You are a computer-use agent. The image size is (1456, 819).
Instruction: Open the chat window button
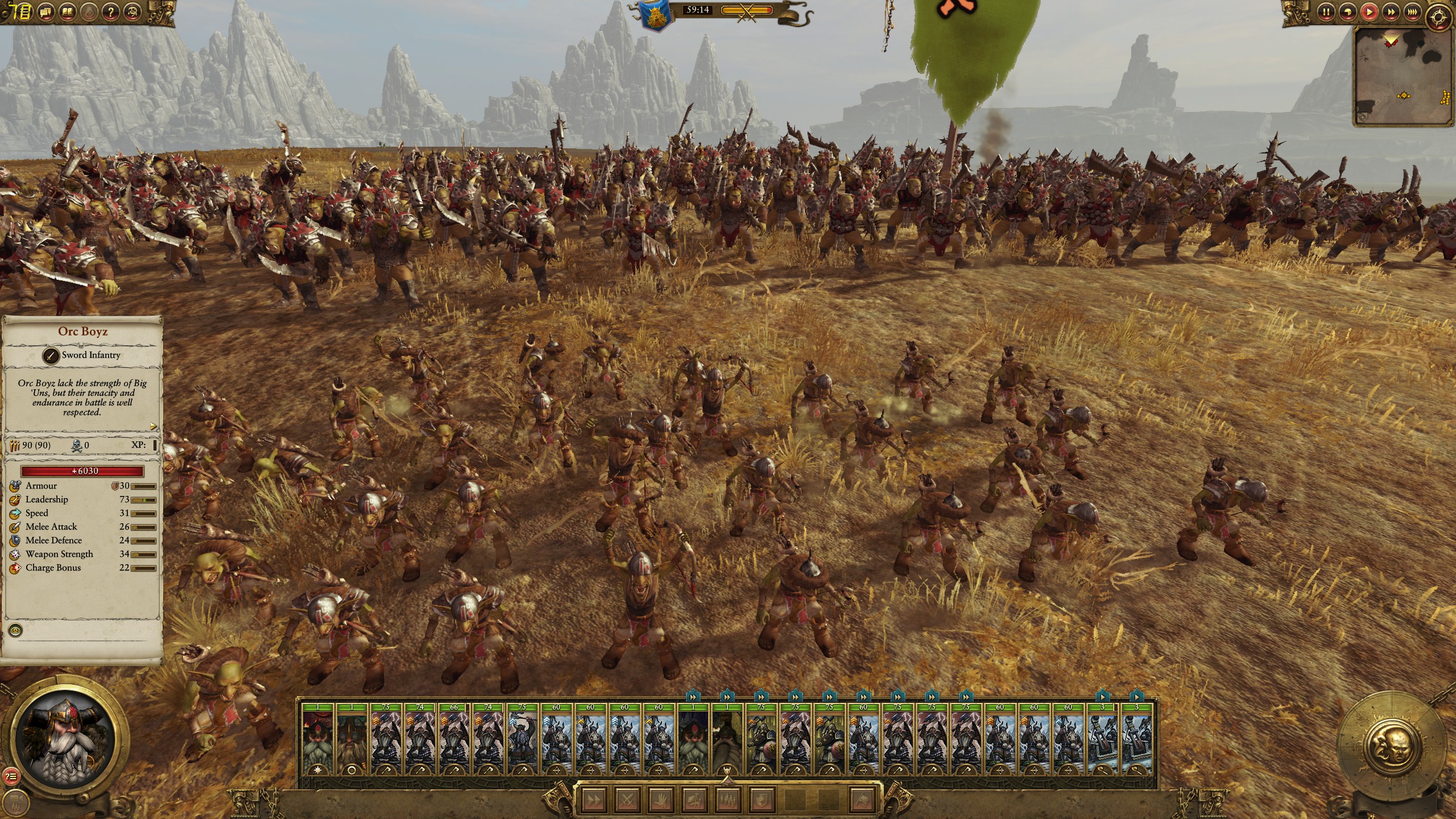coord(45,11)
